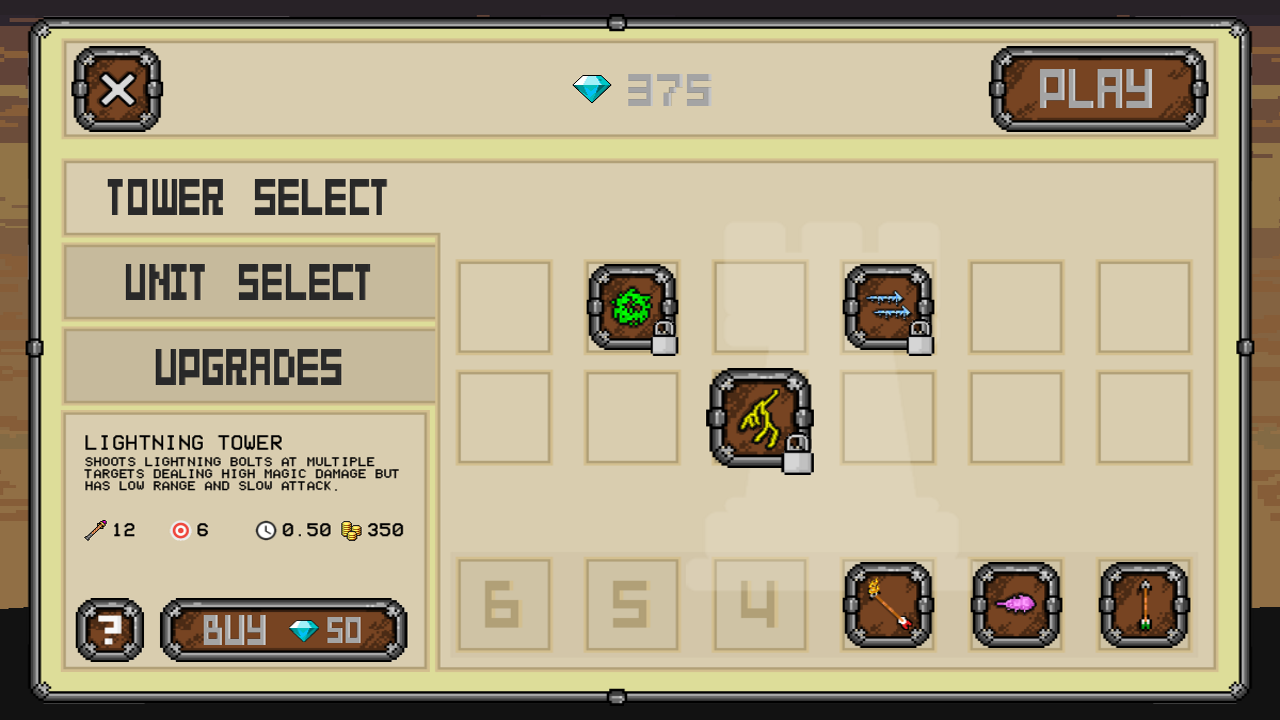The width and height of the screenshot is (1280, 720).
Task: Open the Unit Select section
Action: pyautogui.click(x=248, y=282)
